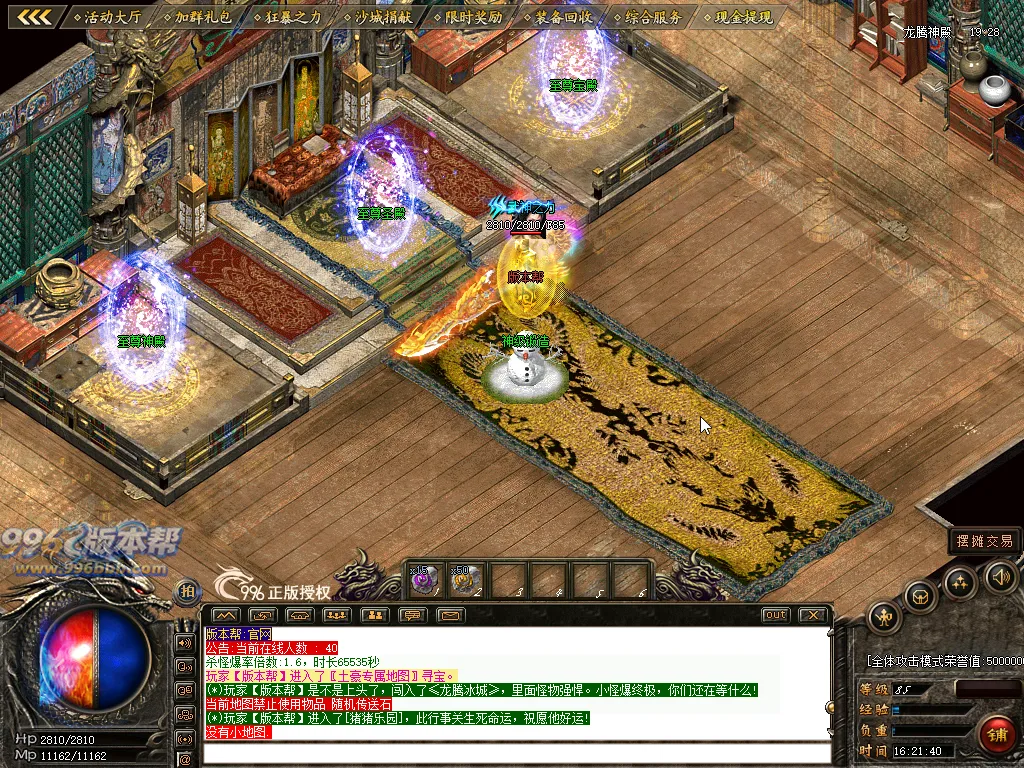Click the 'out' button on the chat bar

(x=775, y=615)
